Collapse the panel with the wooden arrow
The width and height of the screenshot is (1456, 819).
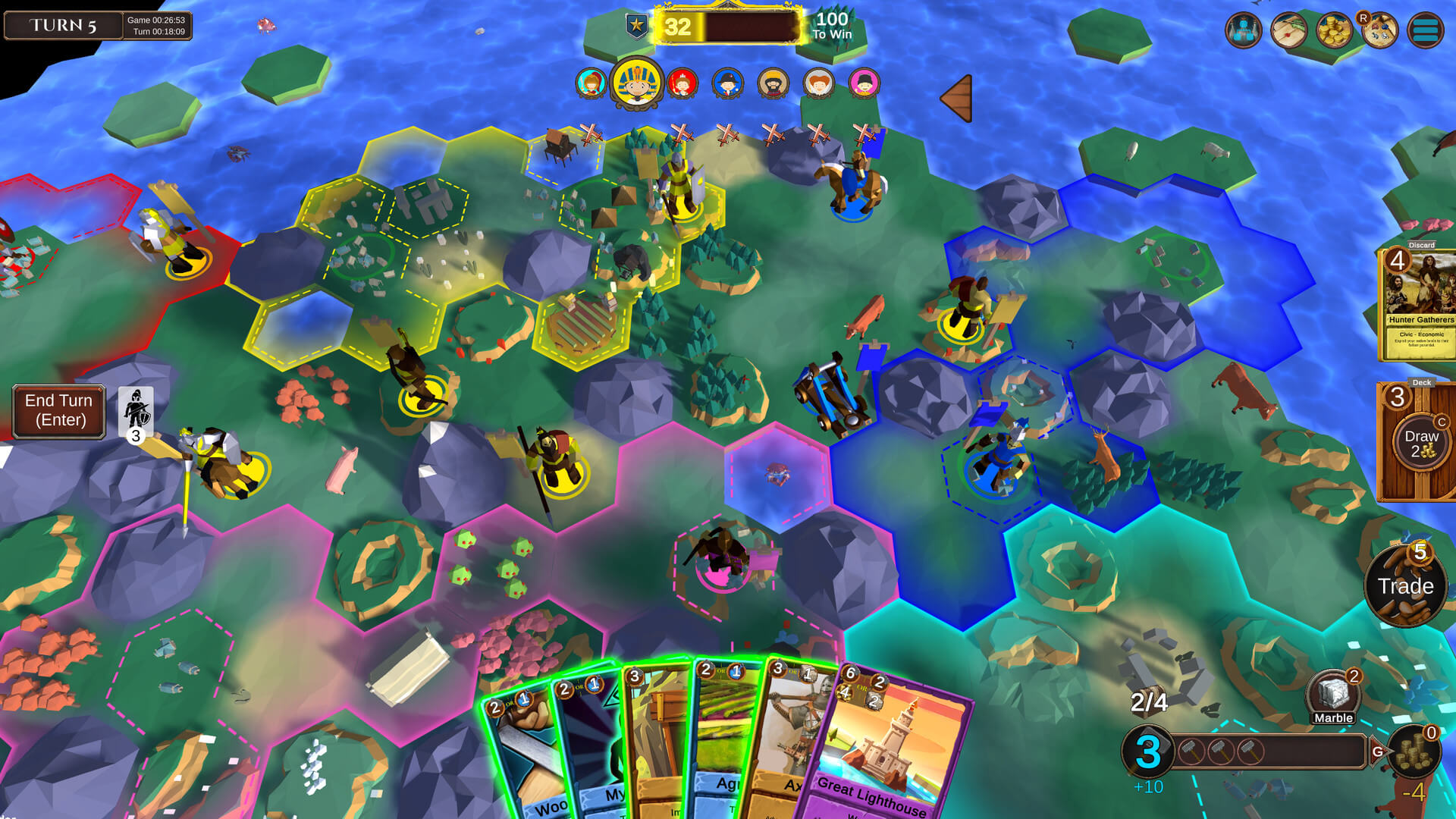(x=957, y=97)
